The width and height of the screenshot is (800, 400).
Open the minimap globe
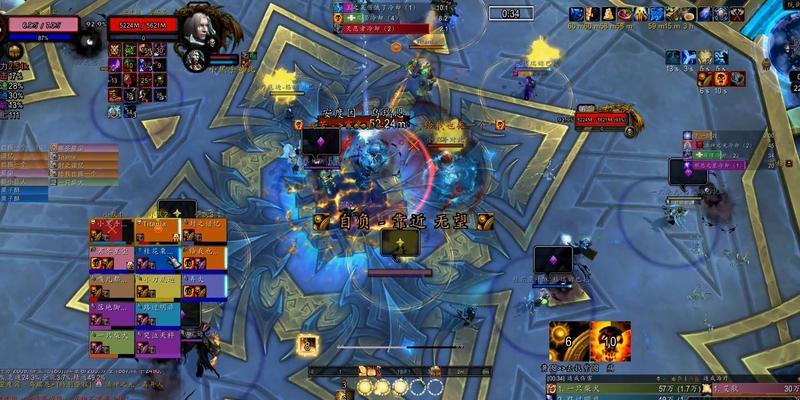pyautogui.click(x=784, y=40)
